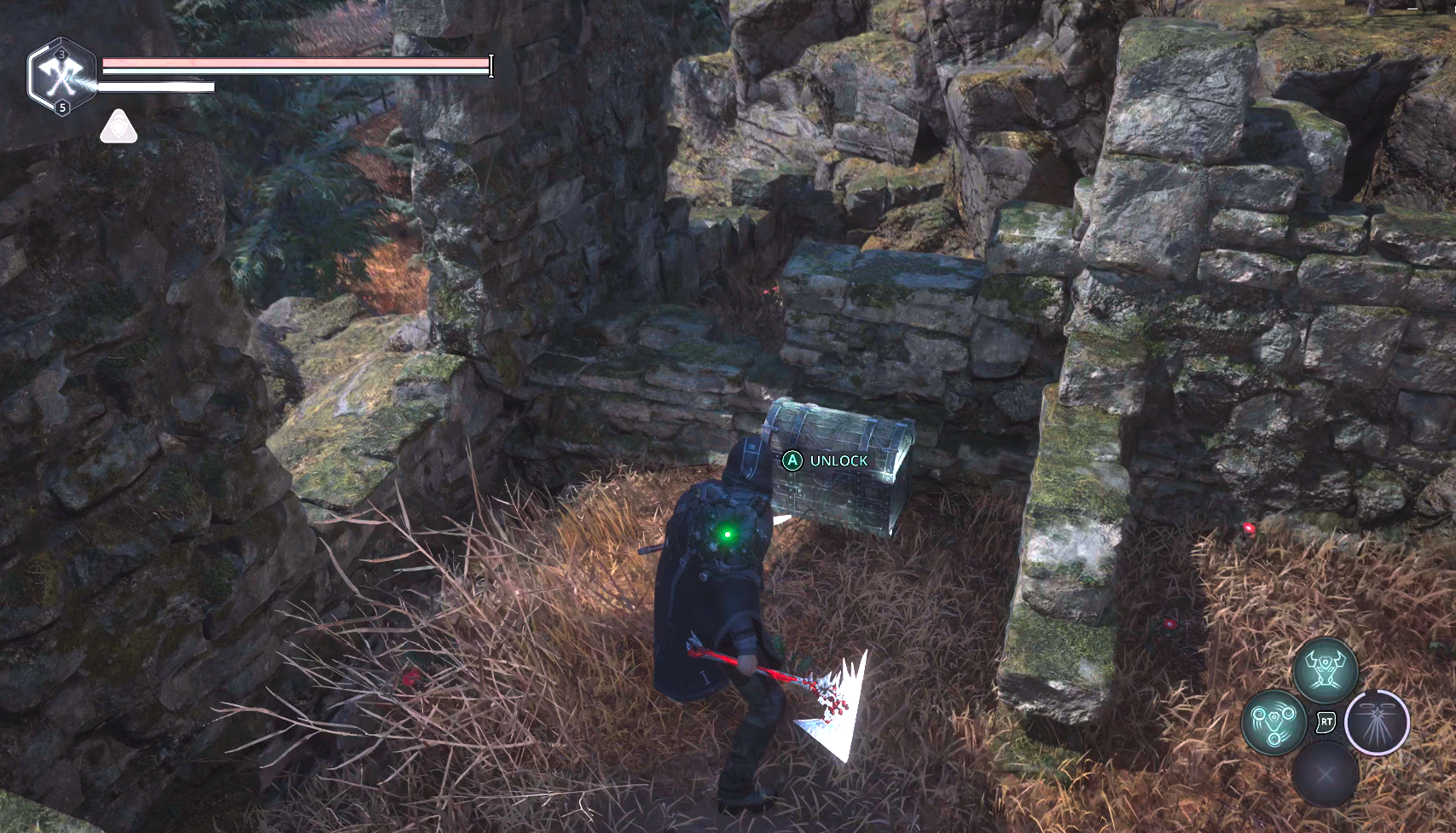Trigger the radiant star beam ability

tap(1377, 722)
